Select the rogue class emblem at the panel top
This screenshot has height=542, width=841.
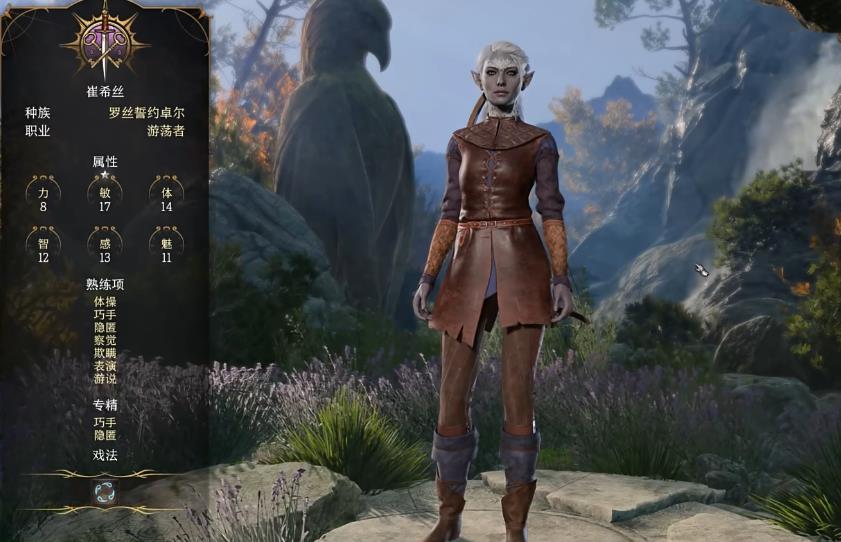(x=105, y=41)
